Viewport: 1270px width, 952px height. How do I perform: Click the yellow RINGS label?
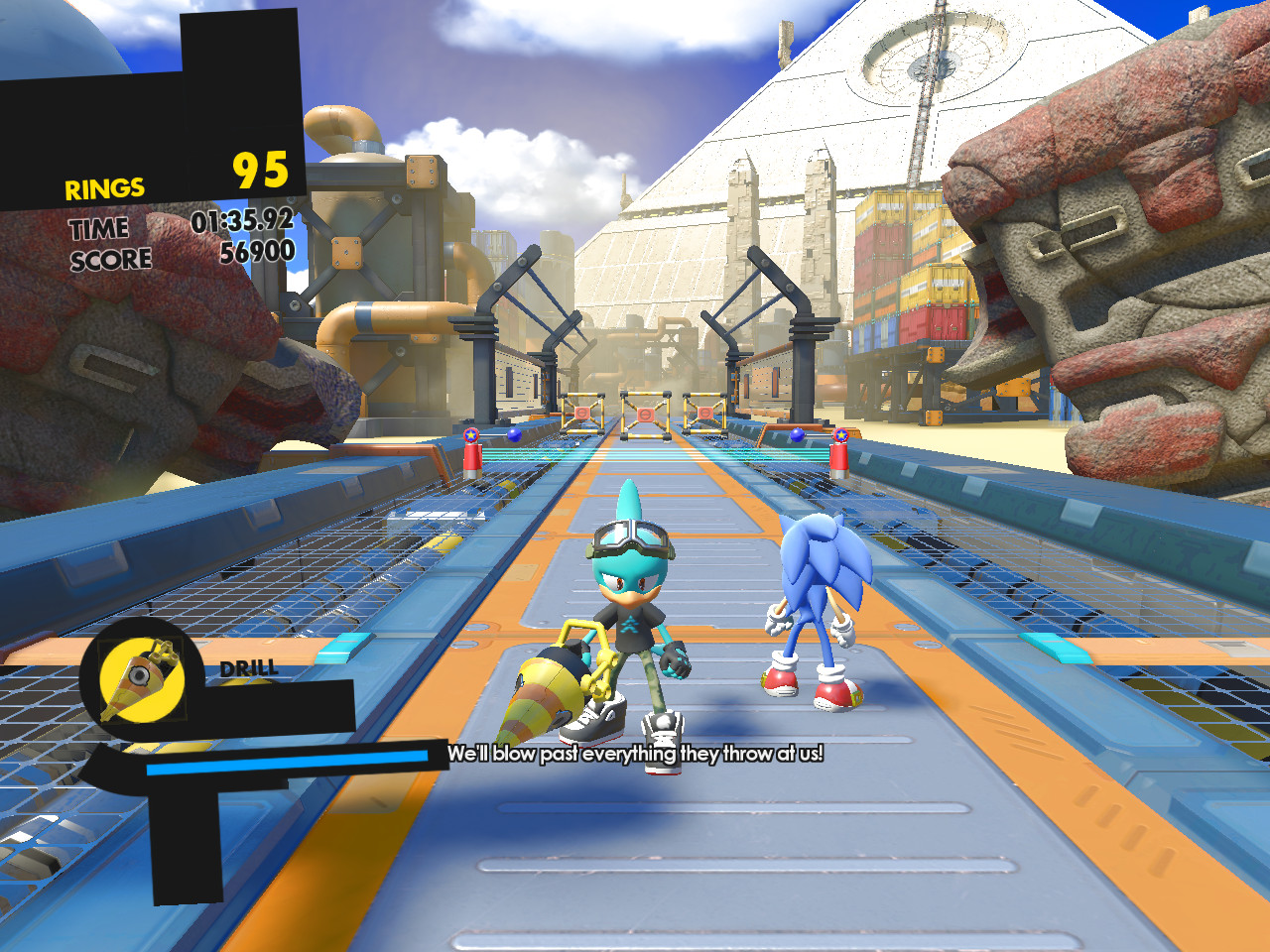(103, 186)
